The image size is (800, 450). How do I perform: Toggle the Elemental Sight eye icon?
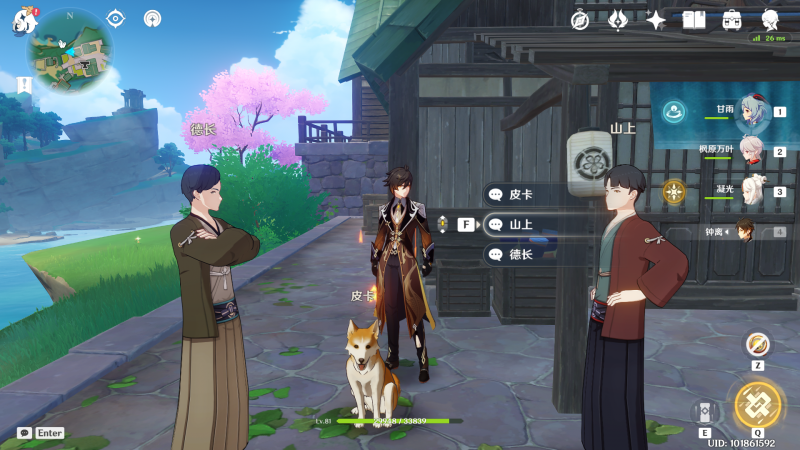pyautogui.click(x=116, y=18)
